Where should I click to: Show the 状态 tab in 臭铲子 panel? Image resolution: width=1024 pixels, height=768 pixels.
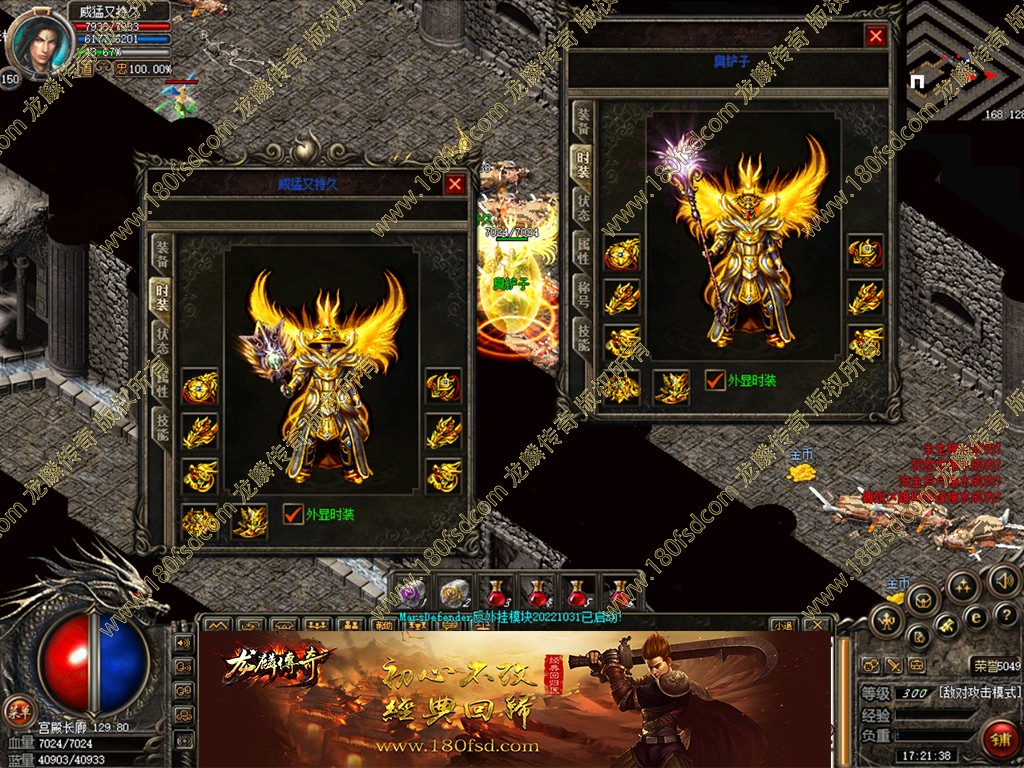(x=581, y=205)
